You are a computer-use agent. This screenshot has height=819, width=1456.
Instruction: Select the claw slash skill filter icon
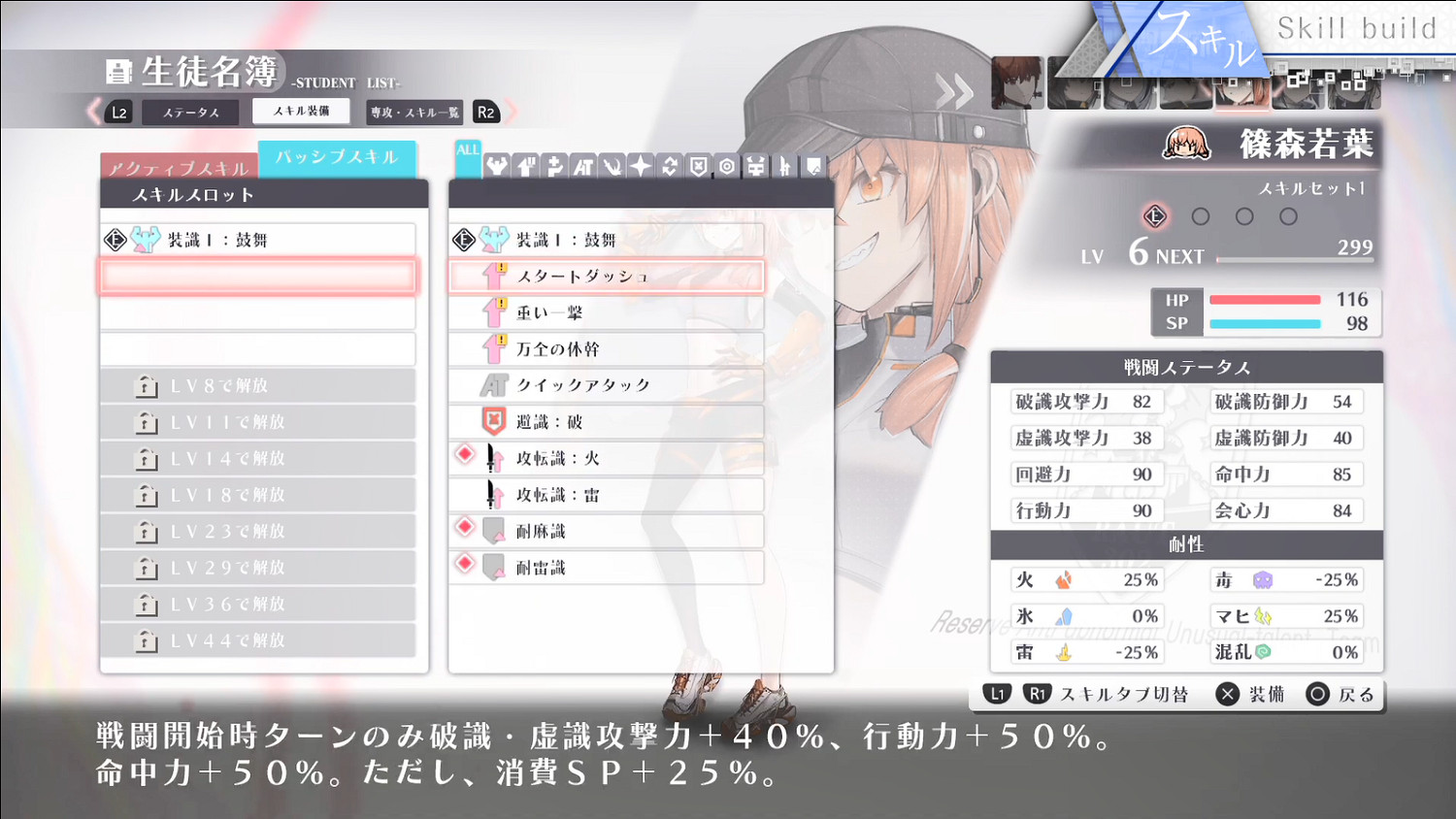[611, 166]
